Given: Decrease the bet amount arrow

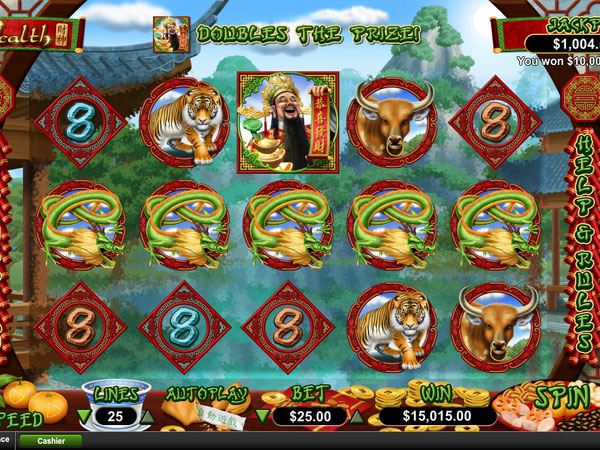Looking at the screenshot, I should click(x=264, y=416).
